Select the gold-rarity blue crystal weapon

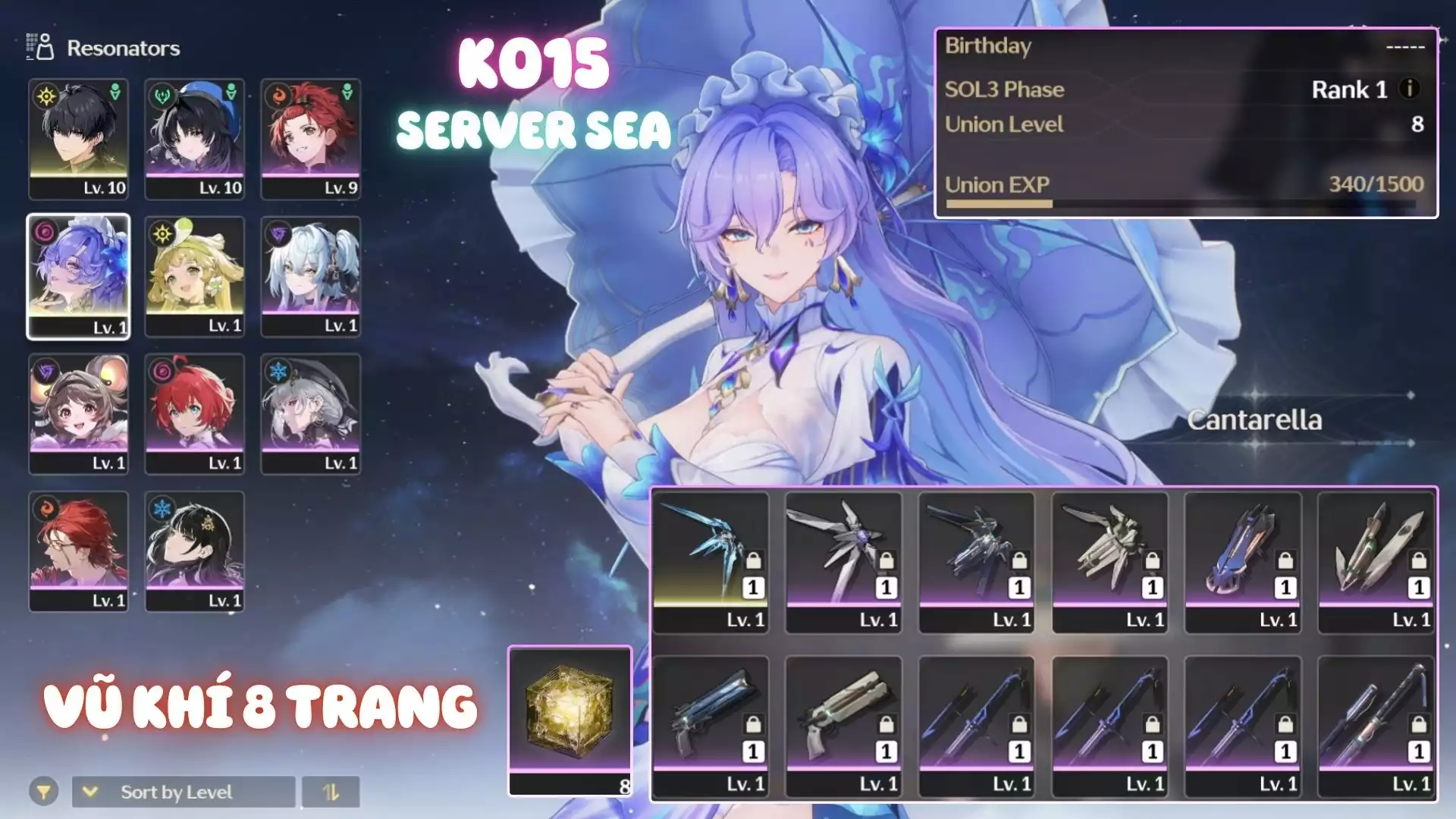coord(711,562)
